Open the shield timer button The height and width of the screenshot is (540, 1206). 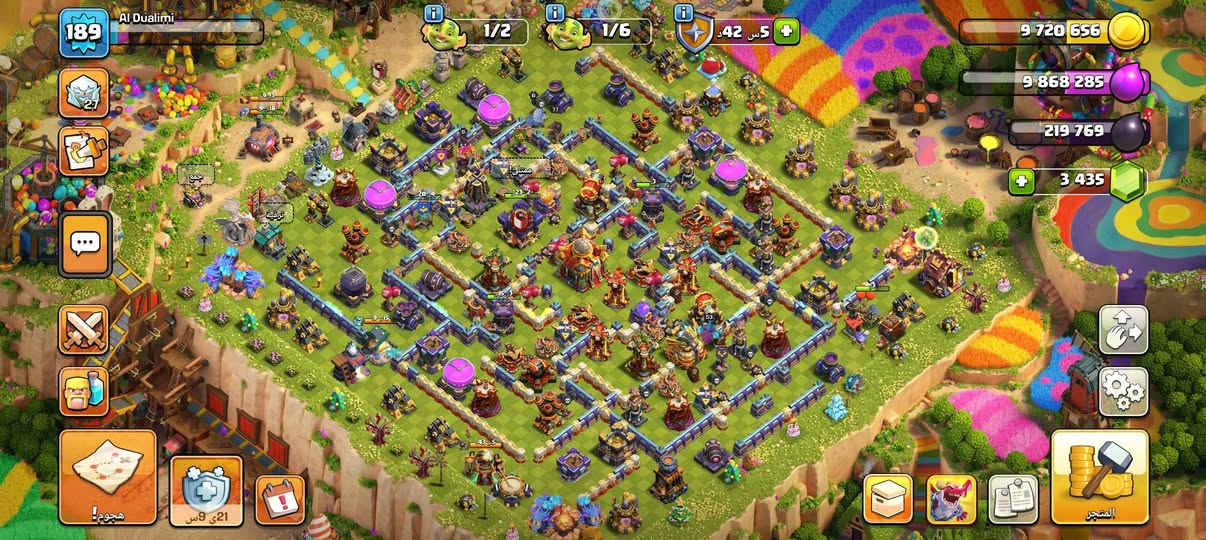coord(206,490)
